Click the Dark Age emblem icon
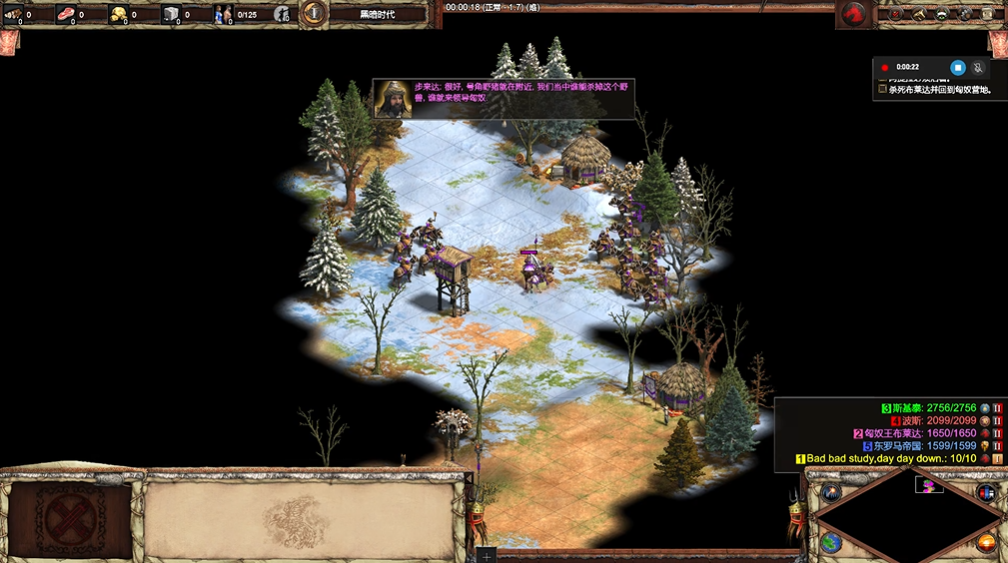The height and width of the screenshot is (563, 1008). click(x=314, y=13)
